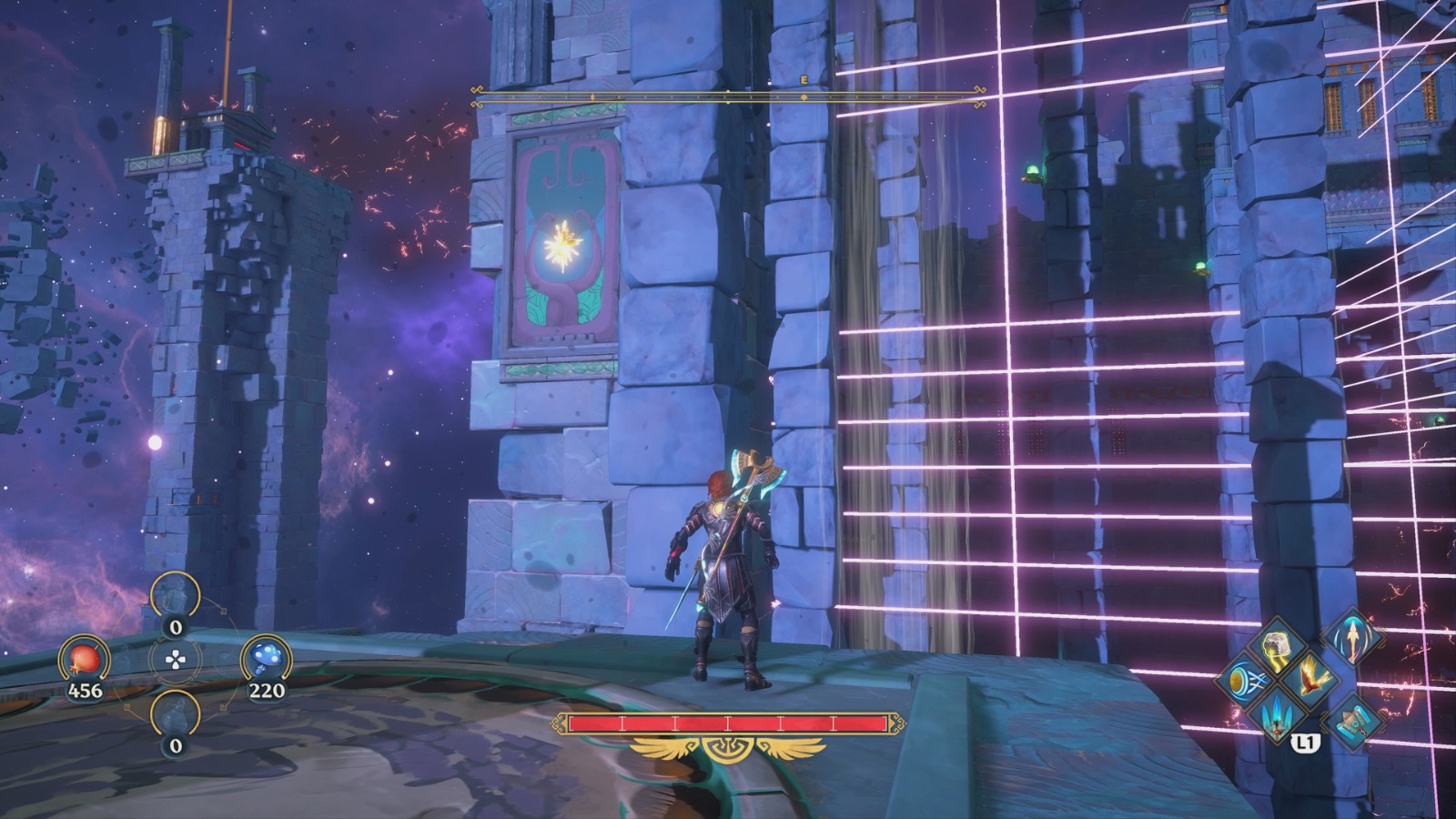Image resolution: width=1456 pixels, height=819 pixels.
Task: Select the teal hammer ability
Action: [x=1354, y=719]
